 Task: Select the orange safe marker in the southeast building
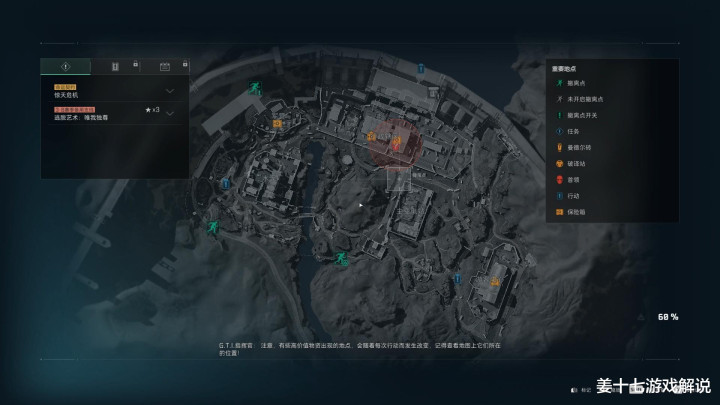[x=494, y=283]
